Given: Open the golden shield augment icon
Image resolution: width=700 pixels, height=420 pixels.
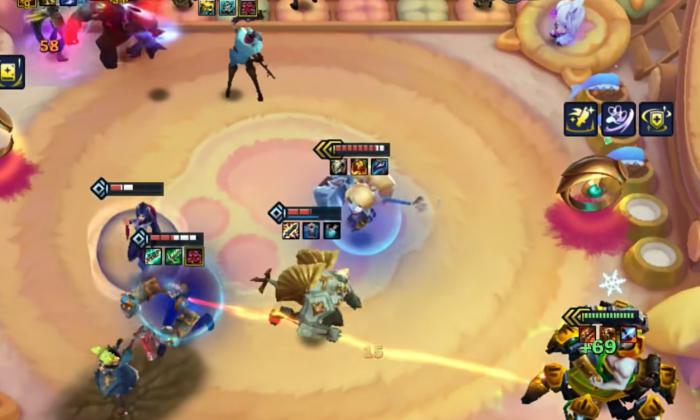Looking at the screenshot, I should [x=656, y=119].
